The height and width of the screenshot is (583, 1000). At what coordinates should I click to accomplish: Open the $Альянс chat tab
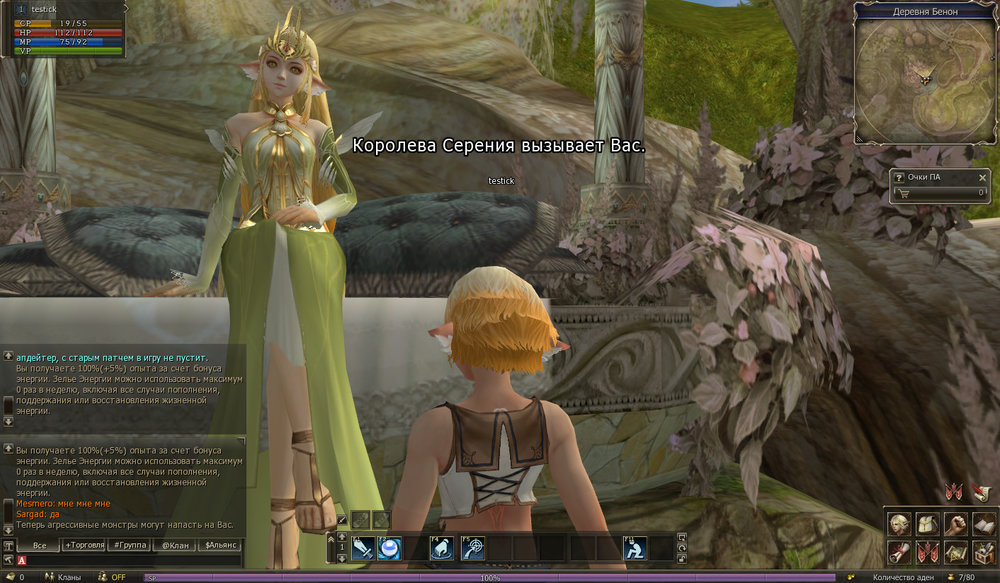pyautogui.click(x=221, y=546)
